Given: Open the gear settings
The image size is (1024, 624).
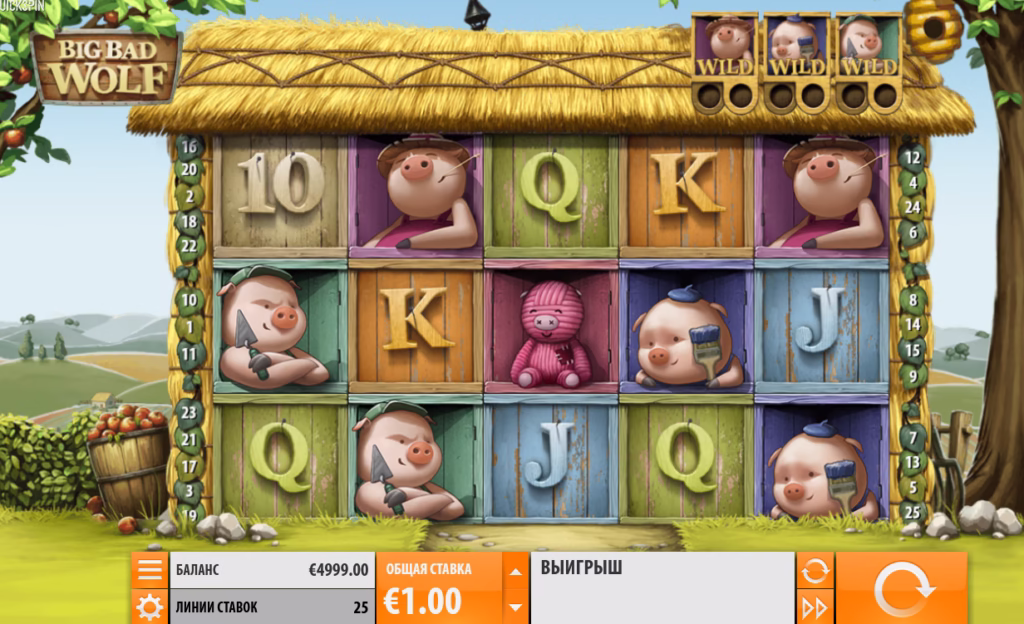Looking at the screenshot, I should 149,606.
